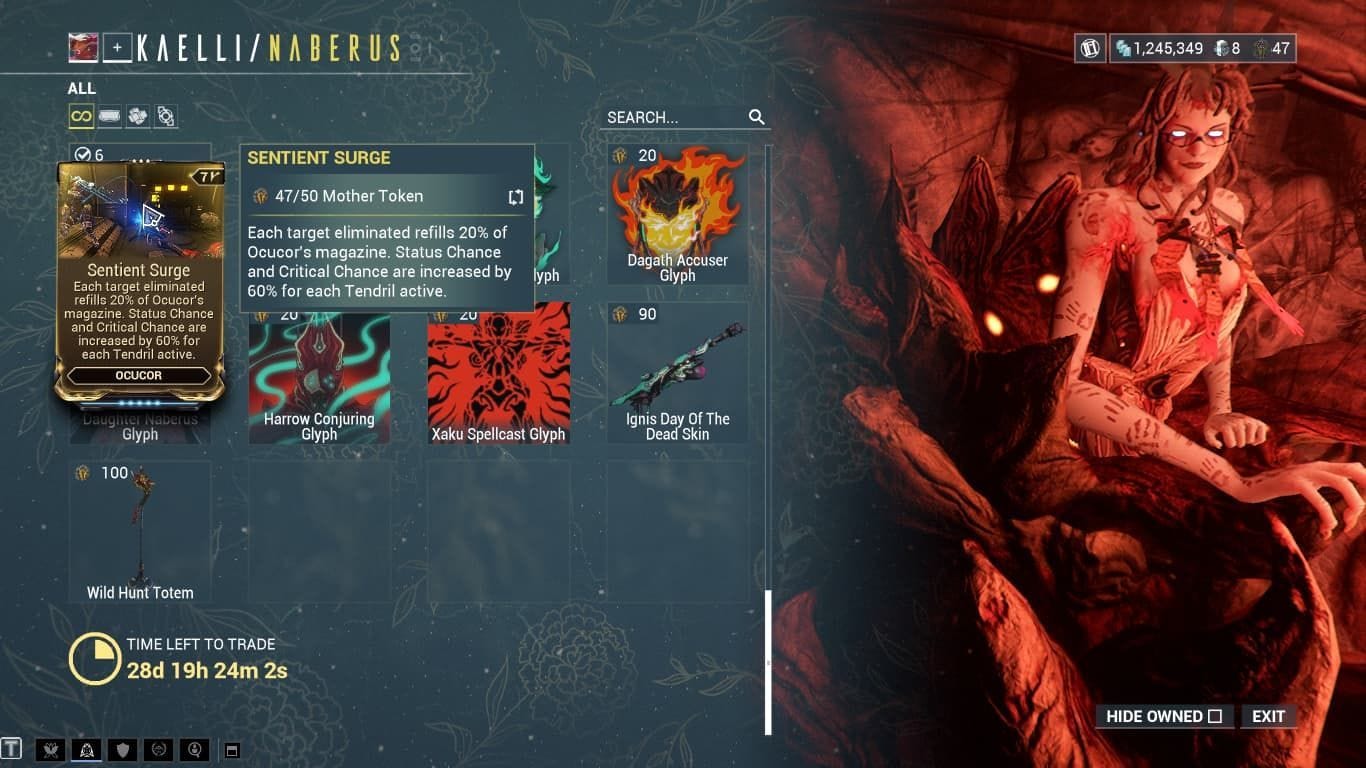Select the infinity All-items filter
This screenshot has width=1366, height=768.
click(81, 116)
